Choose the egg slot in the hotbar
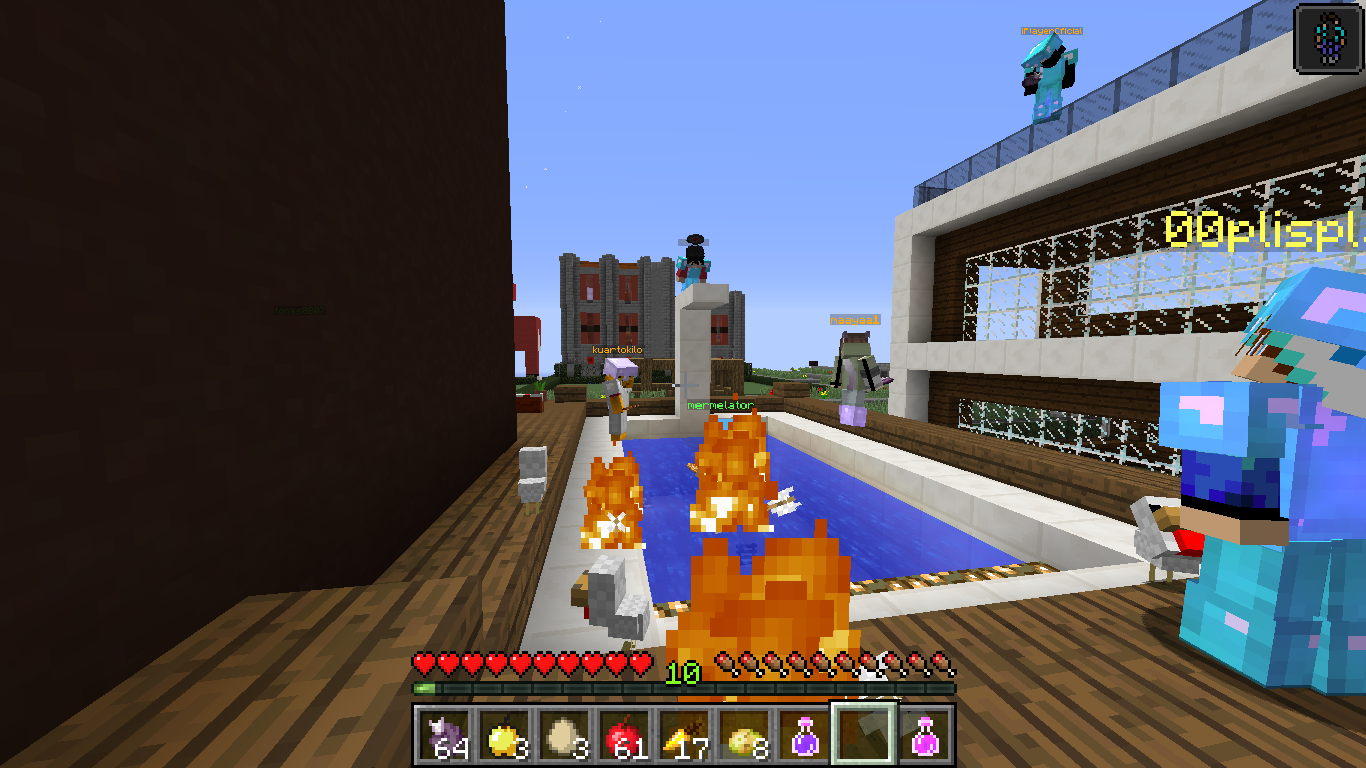 (564, 737)
